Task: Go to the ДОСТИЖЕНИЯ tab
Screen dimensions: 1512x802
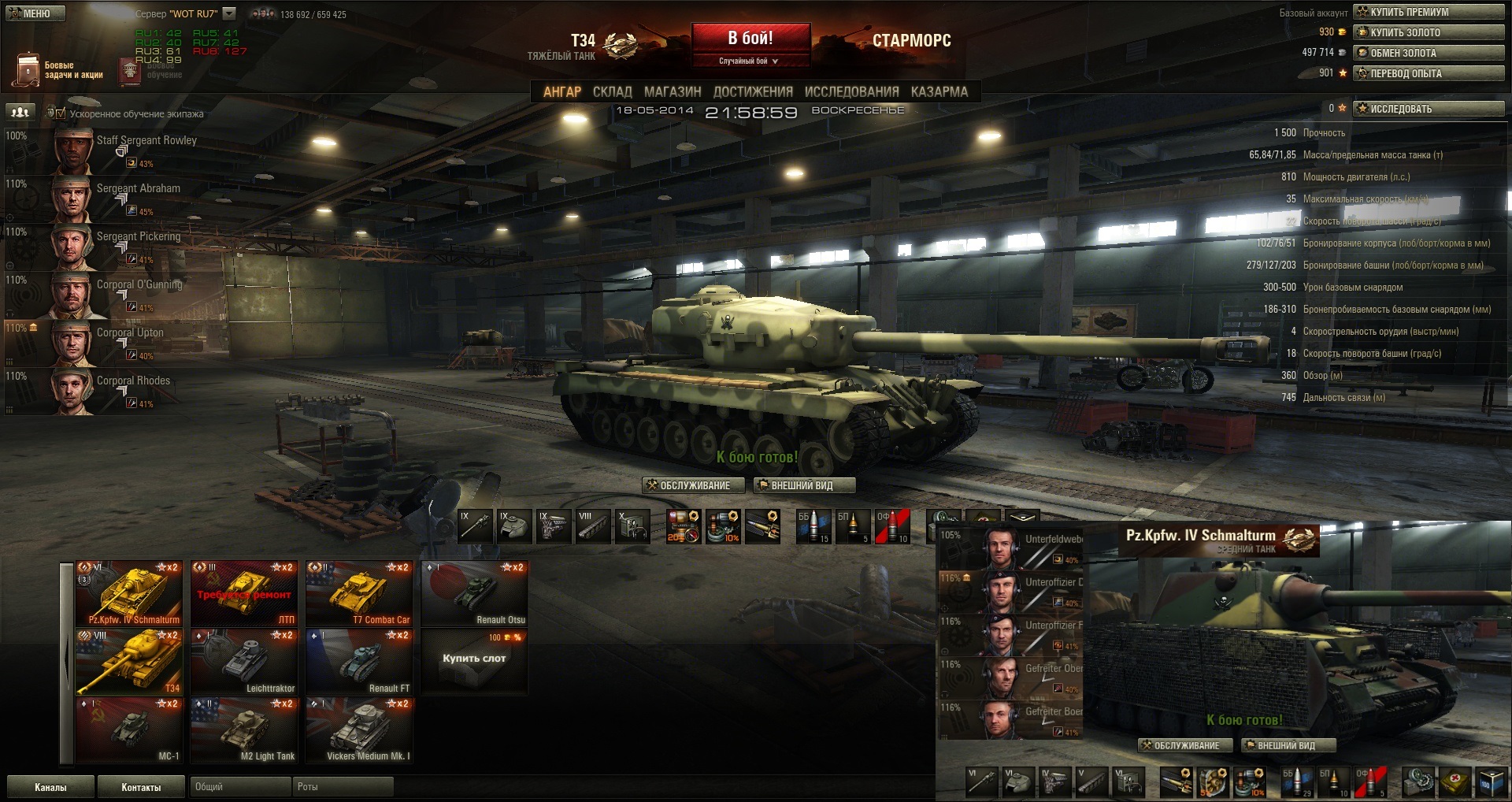Action: [753, 92]
